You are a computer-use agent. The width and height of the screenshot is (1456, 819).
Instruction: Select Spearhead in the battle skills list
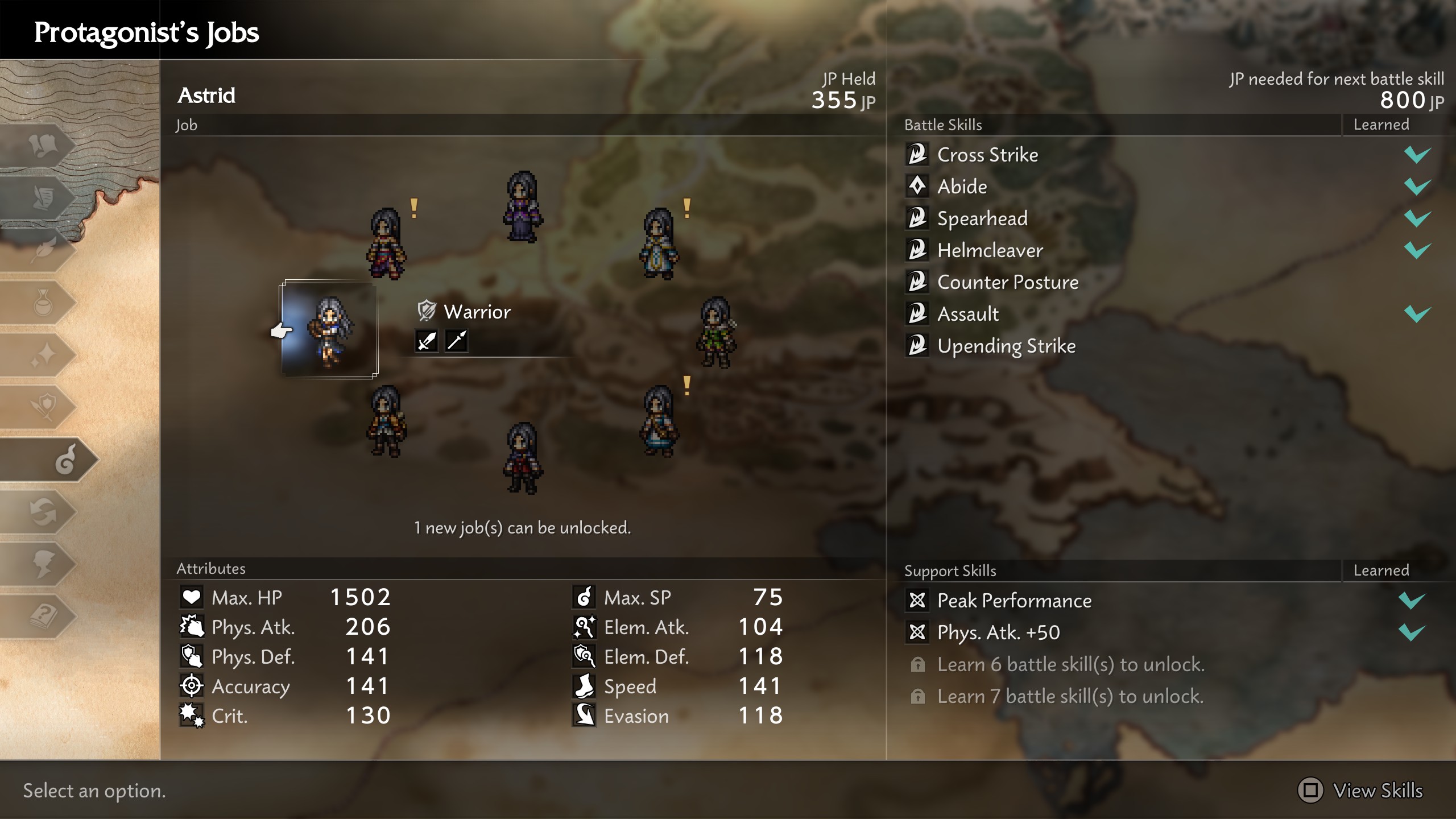[982, 218]
